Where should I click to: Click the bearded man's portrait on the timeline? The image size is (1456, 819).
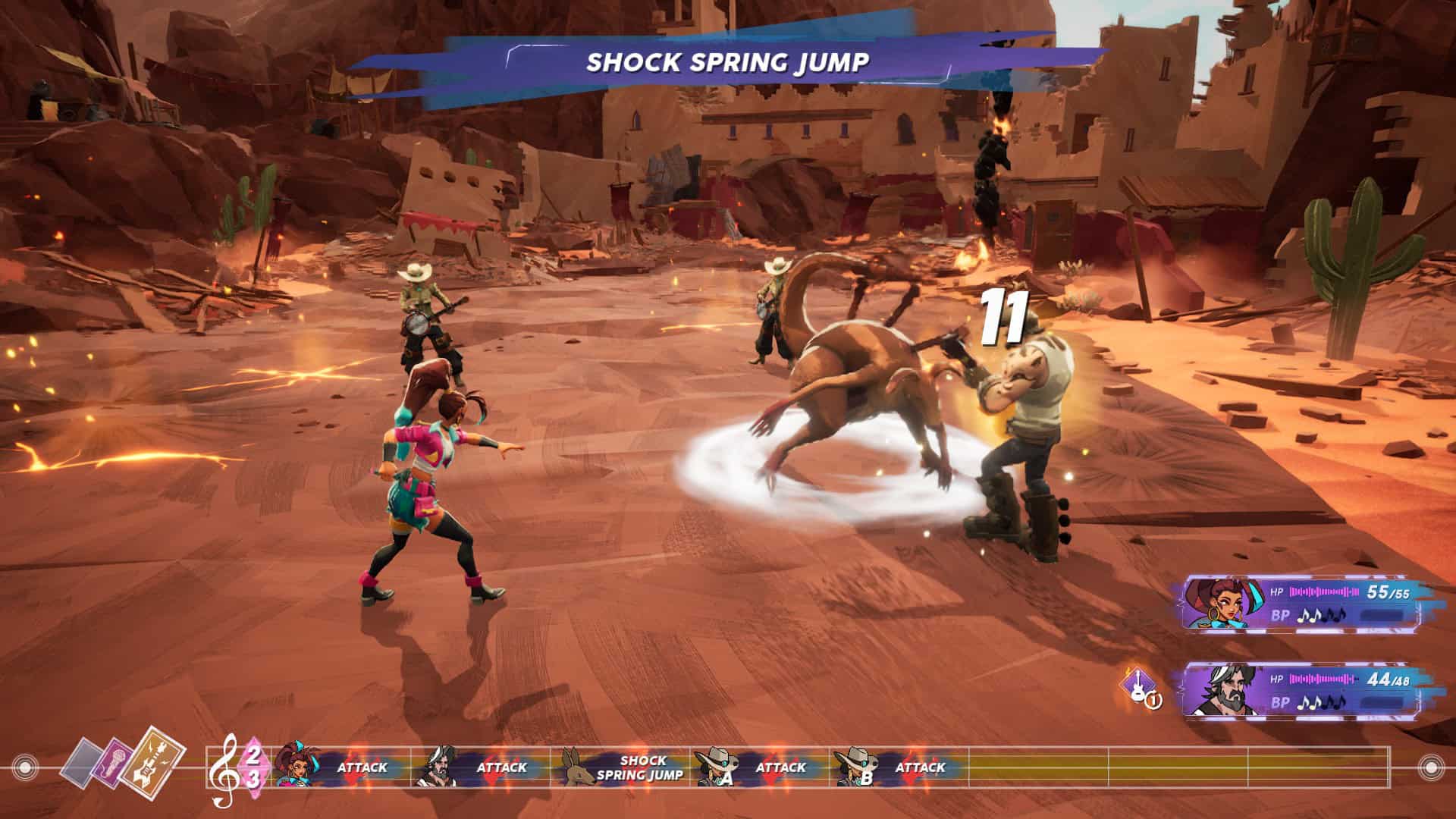coord(441,767)
